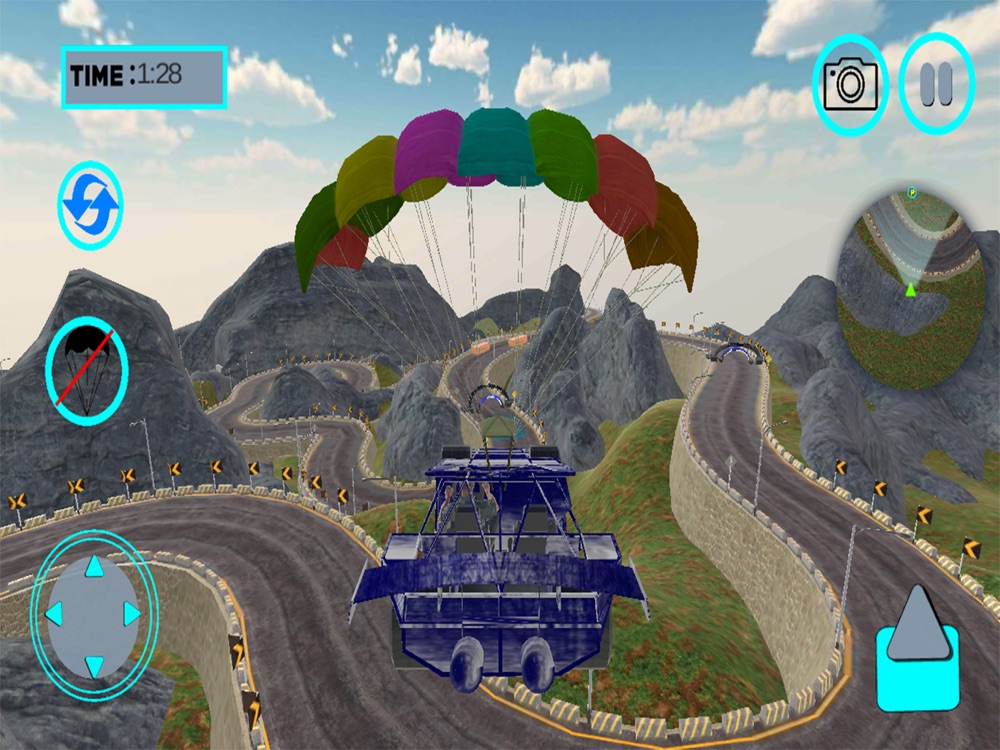
Task: Steer right with the joystick's right arrow
Action: 131,614
